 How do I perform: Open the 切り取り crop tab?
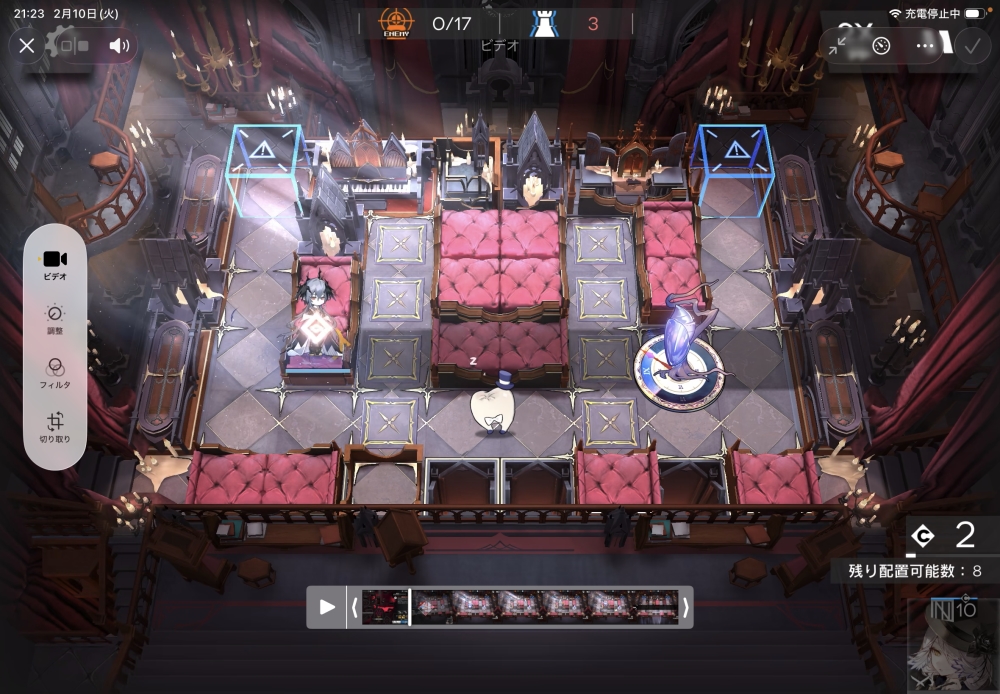(x=55, y=427)
